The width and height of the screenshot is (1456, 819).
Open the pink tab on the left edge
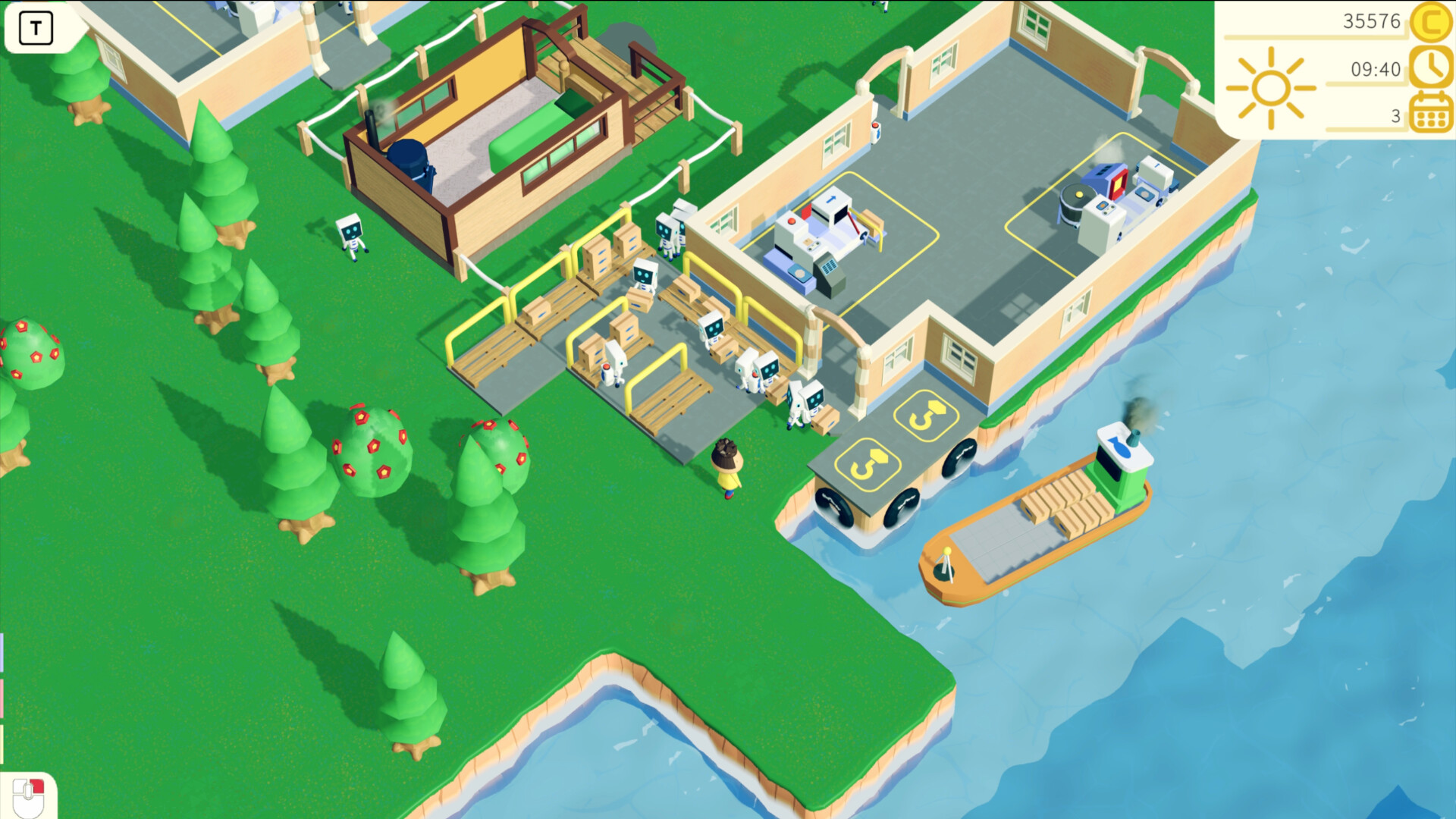[2, 698]
